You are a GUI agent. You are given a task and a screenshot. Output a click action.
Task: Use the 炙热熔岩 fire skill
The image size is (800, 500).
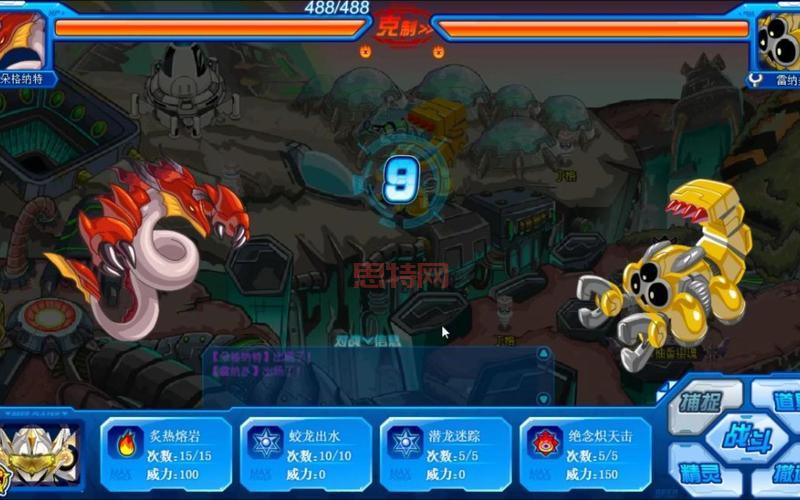(165, 452)
